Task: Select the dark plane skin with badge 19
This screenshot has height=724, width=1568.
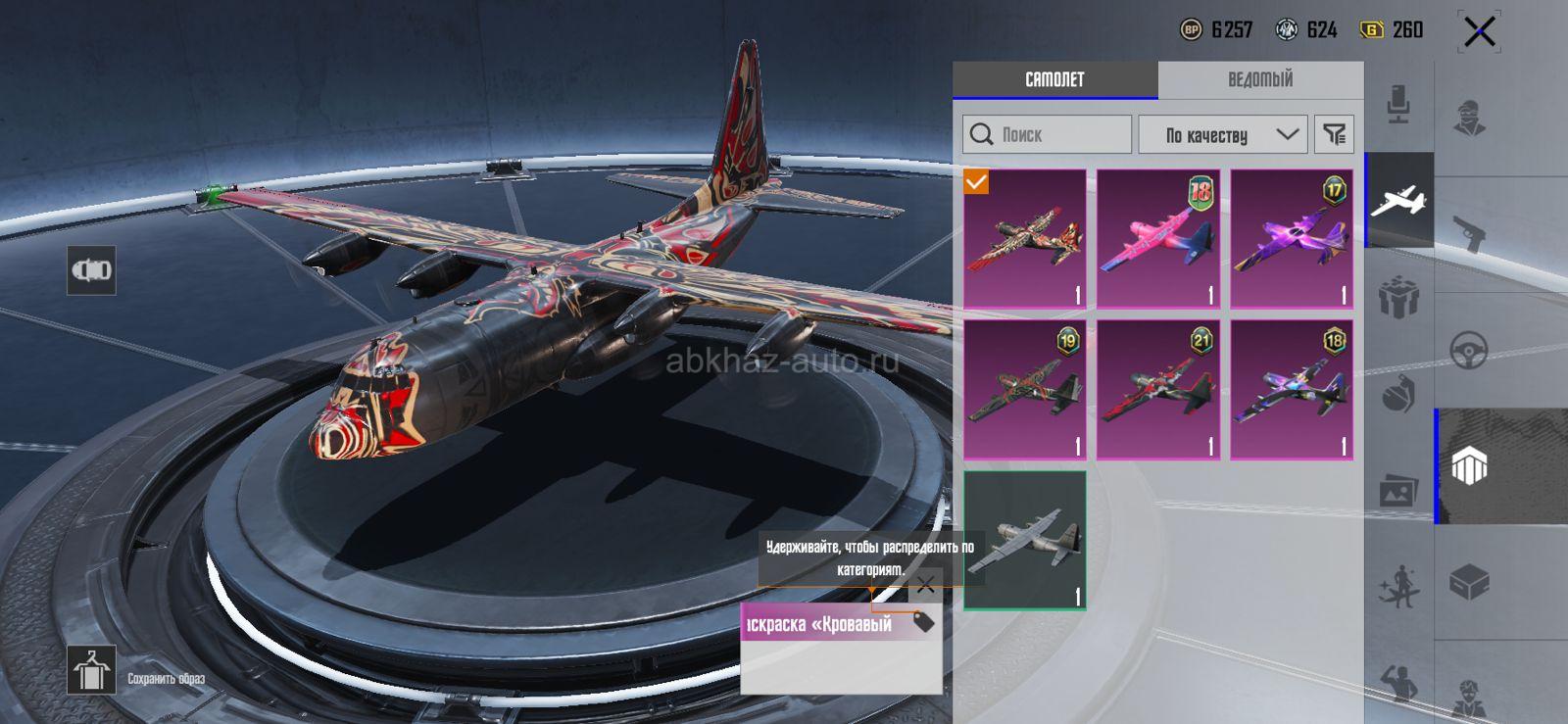Action: [1025, 390]
